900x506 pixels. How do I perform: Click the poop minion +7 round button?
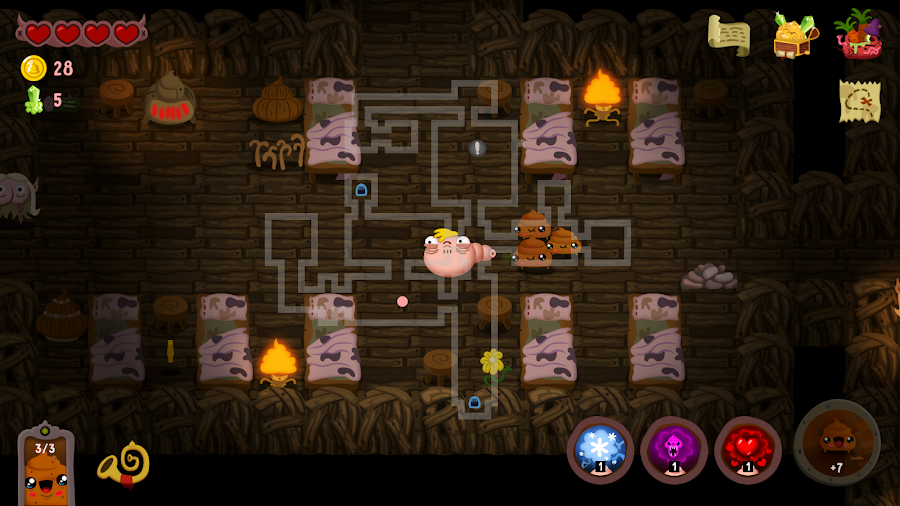(x=837, y=443)
